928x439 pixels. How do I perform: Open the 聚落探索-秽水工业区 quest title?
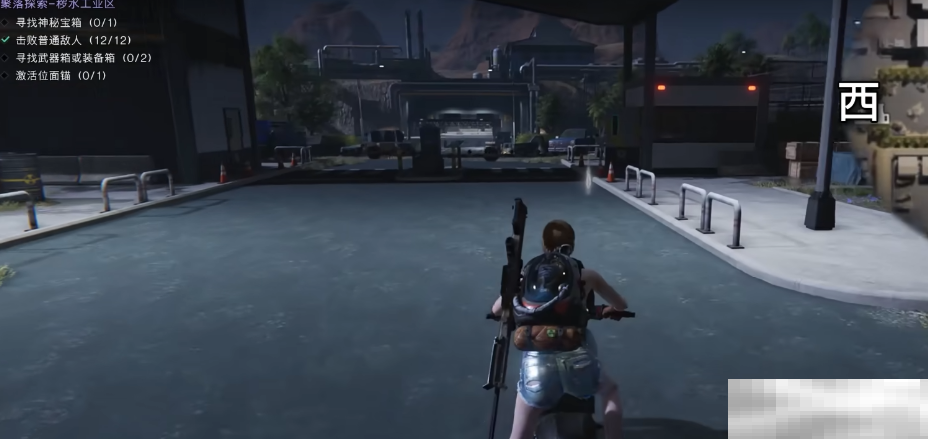coord(59,5)
